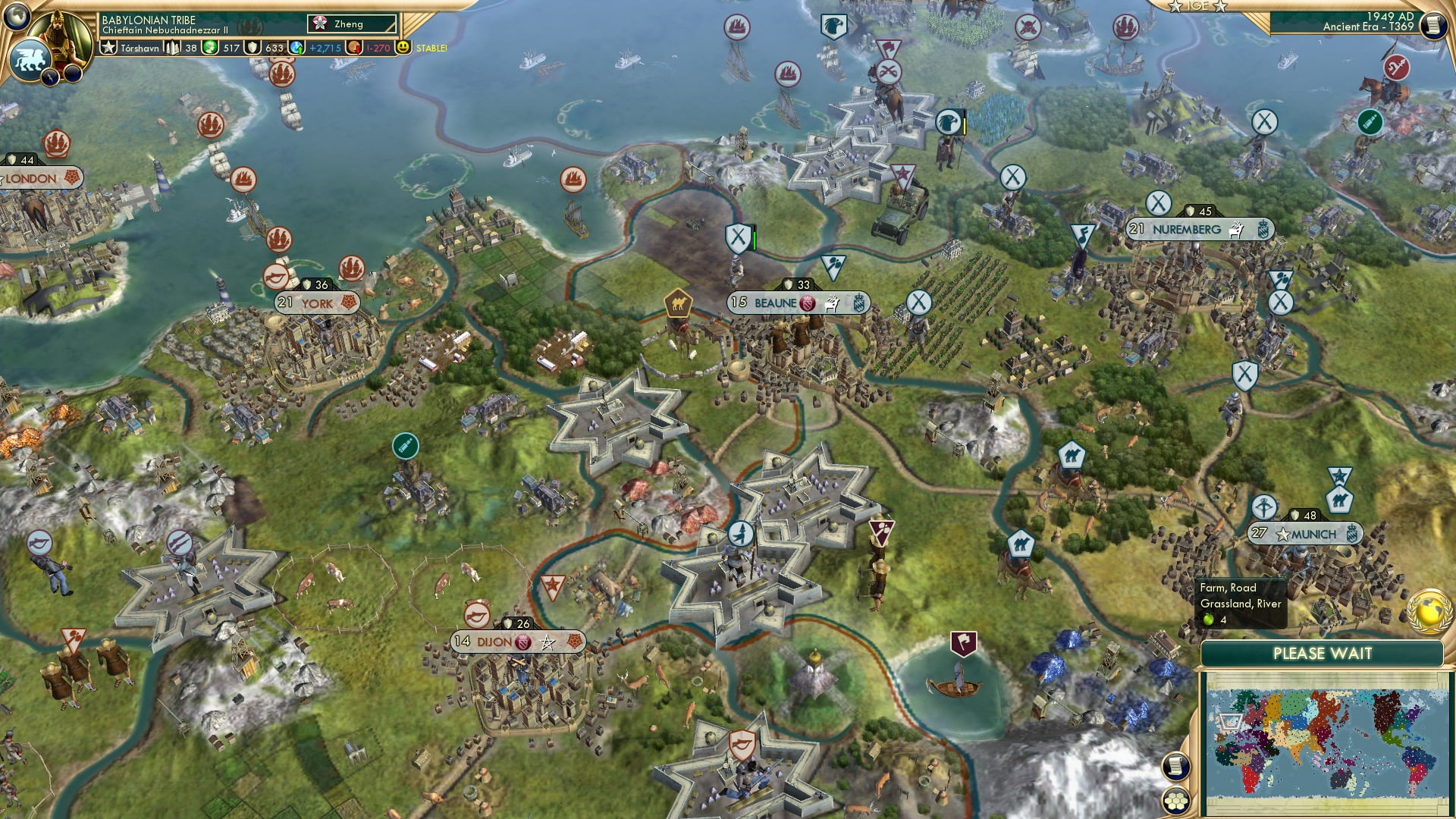Open the golden globe World Congress icon

click(x=1429, y=611)
